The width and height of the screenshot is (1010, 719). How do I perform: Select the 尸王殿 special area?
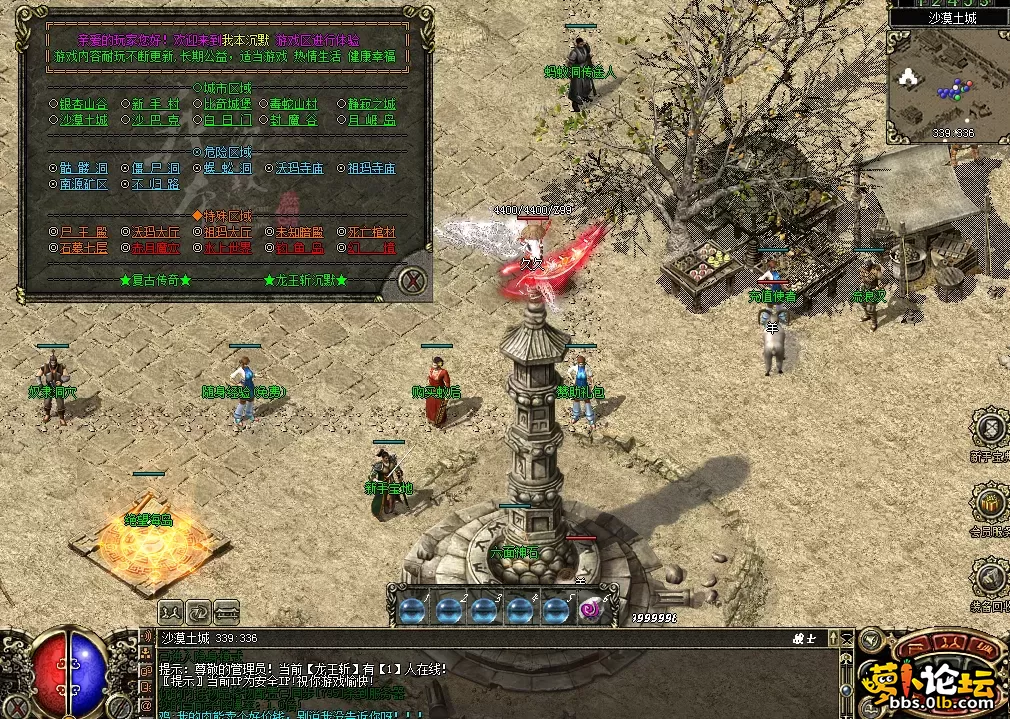click(84, 232)
